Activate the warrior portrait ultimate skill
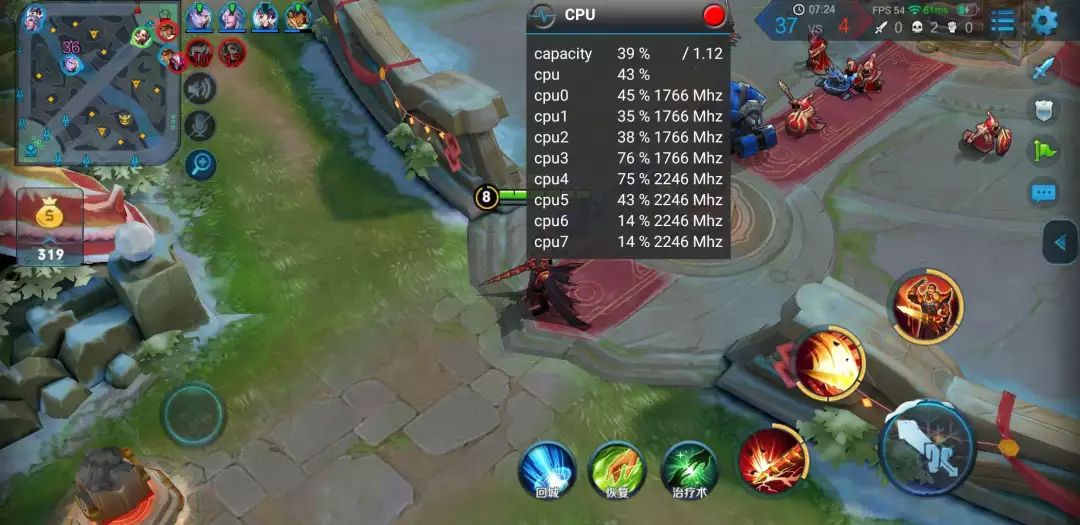This screenshot has width=1080, height=525. [925, 305]
